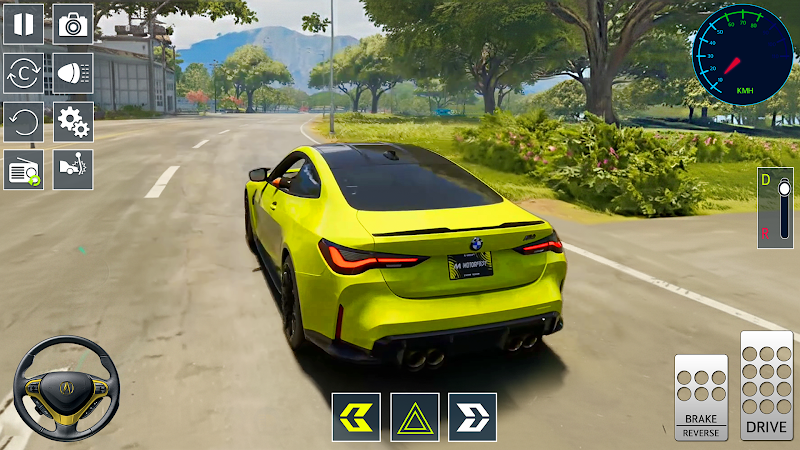Viewport: 800px width, 450px height.
Task: Turn on the hazard triangle lights
Action: pos(414,417)
